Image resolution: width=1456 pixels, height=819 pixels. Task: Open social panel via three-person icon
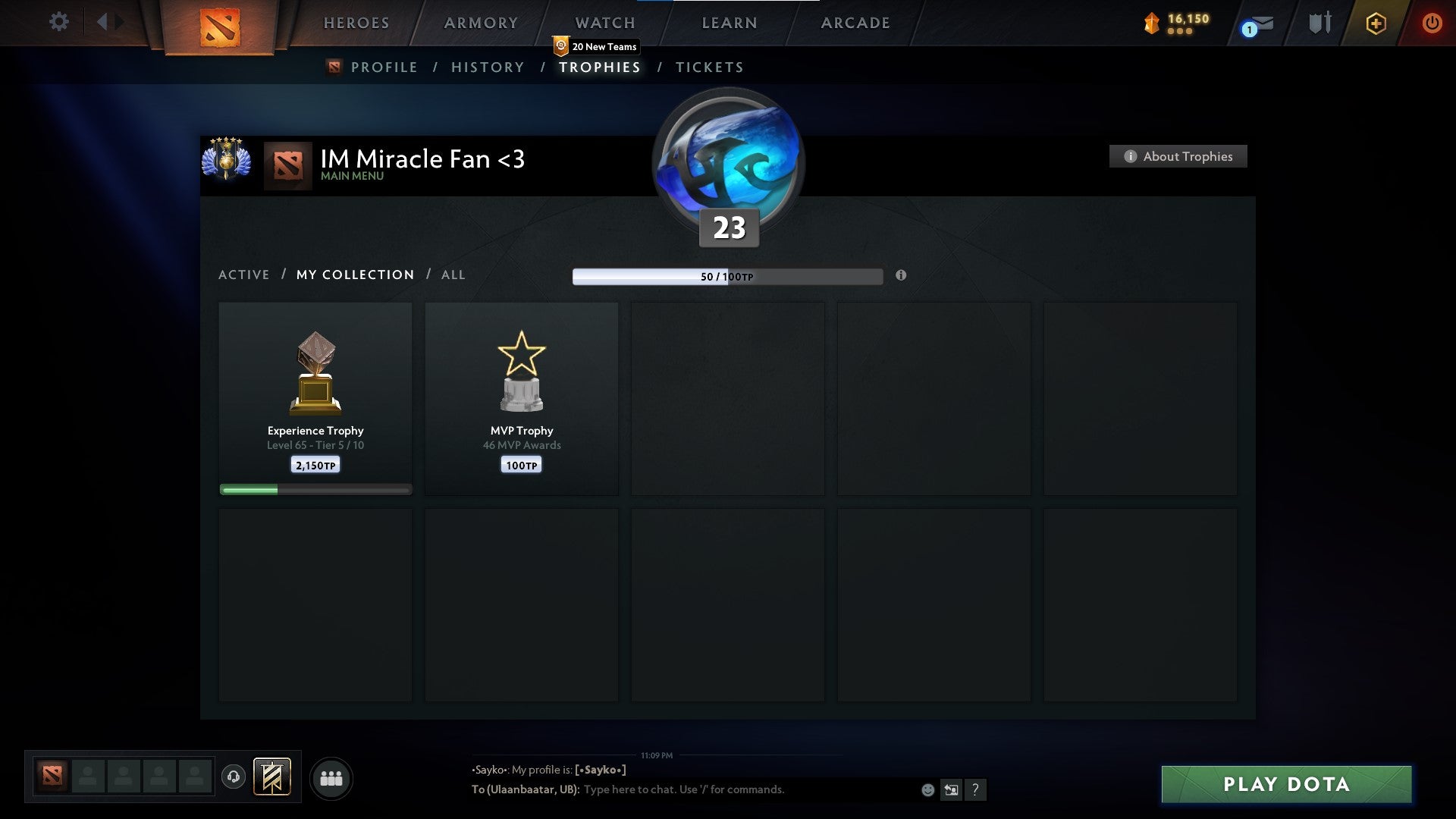[331, 777]
